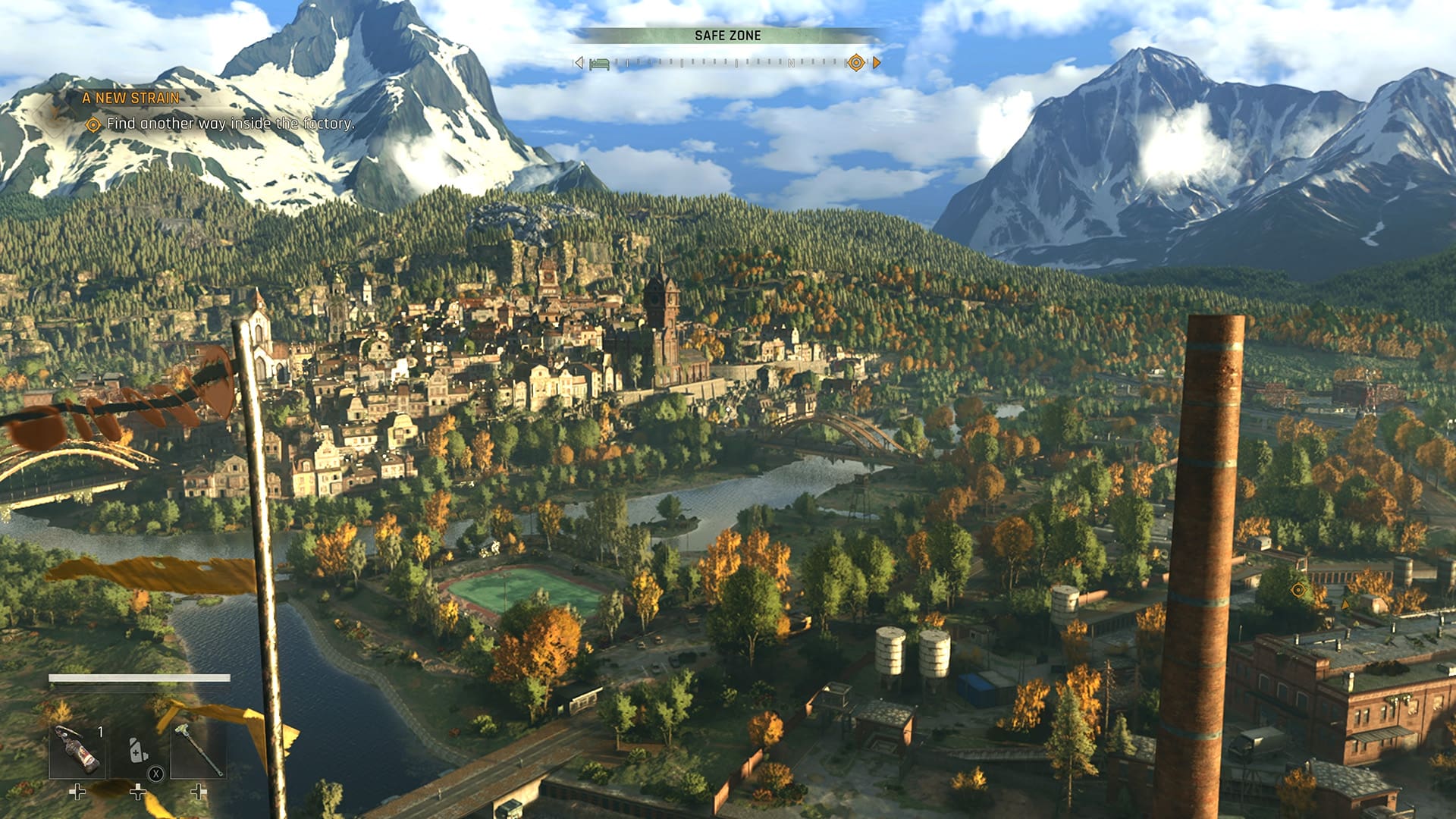This screenshot has width=1456, height=819.
Task: Click the item quantity counter showing 1
Action: 100,731
